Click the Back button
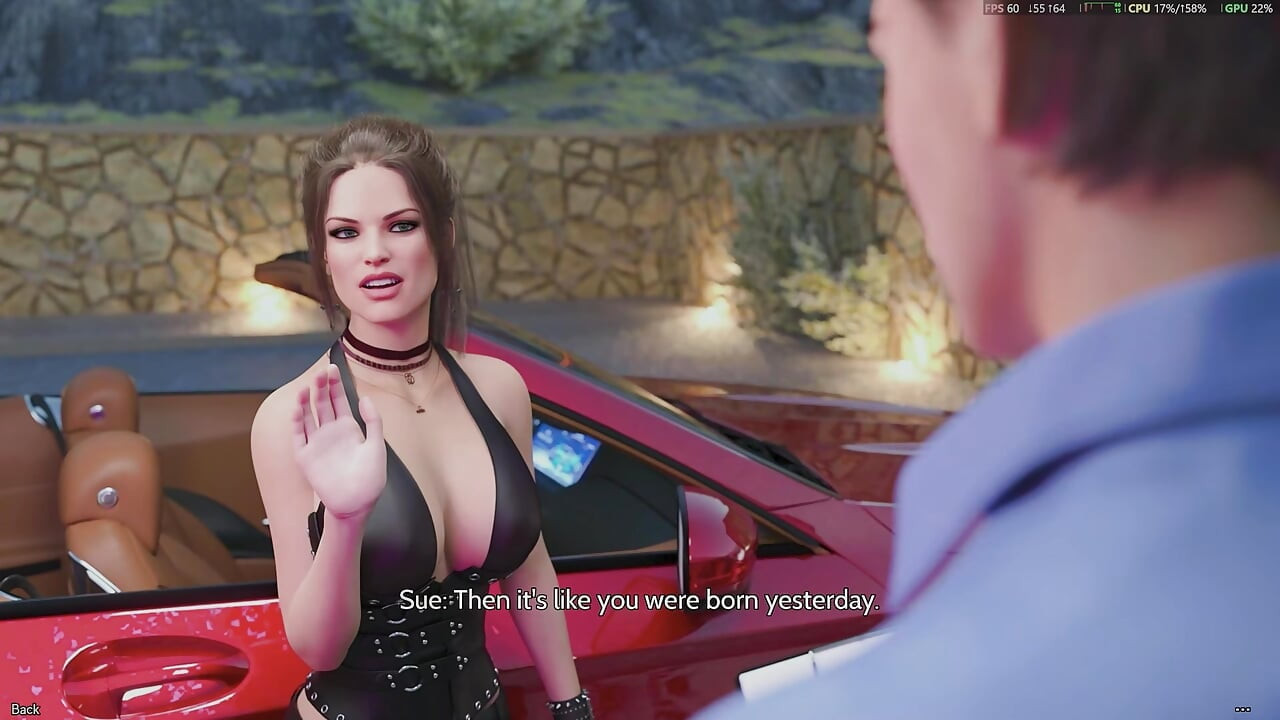Screen dimensions: 1280x720 [25, 708]
